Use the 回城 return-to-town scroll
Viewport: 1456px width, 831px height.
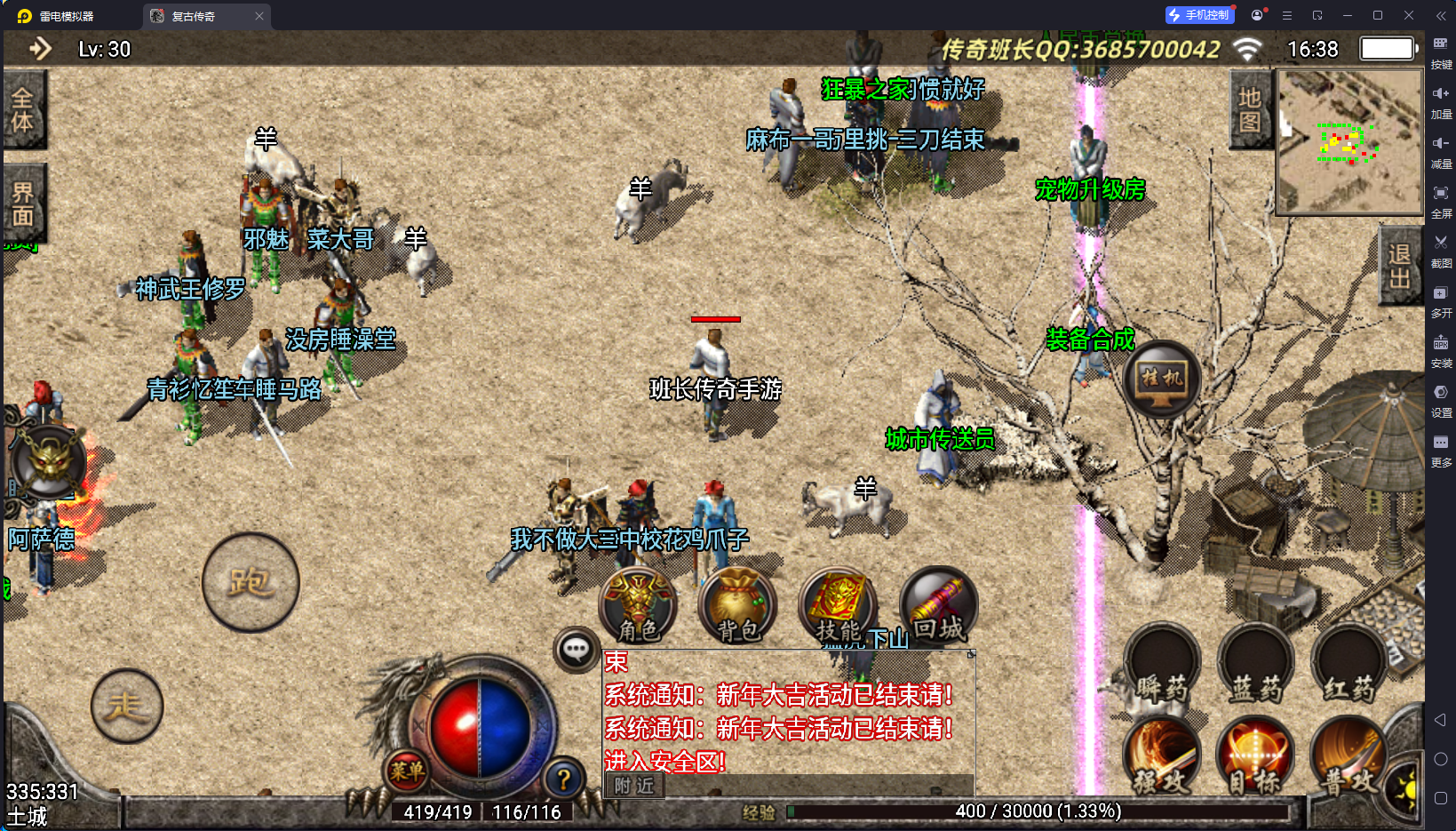pyautogui.click(x=938, y=606)
